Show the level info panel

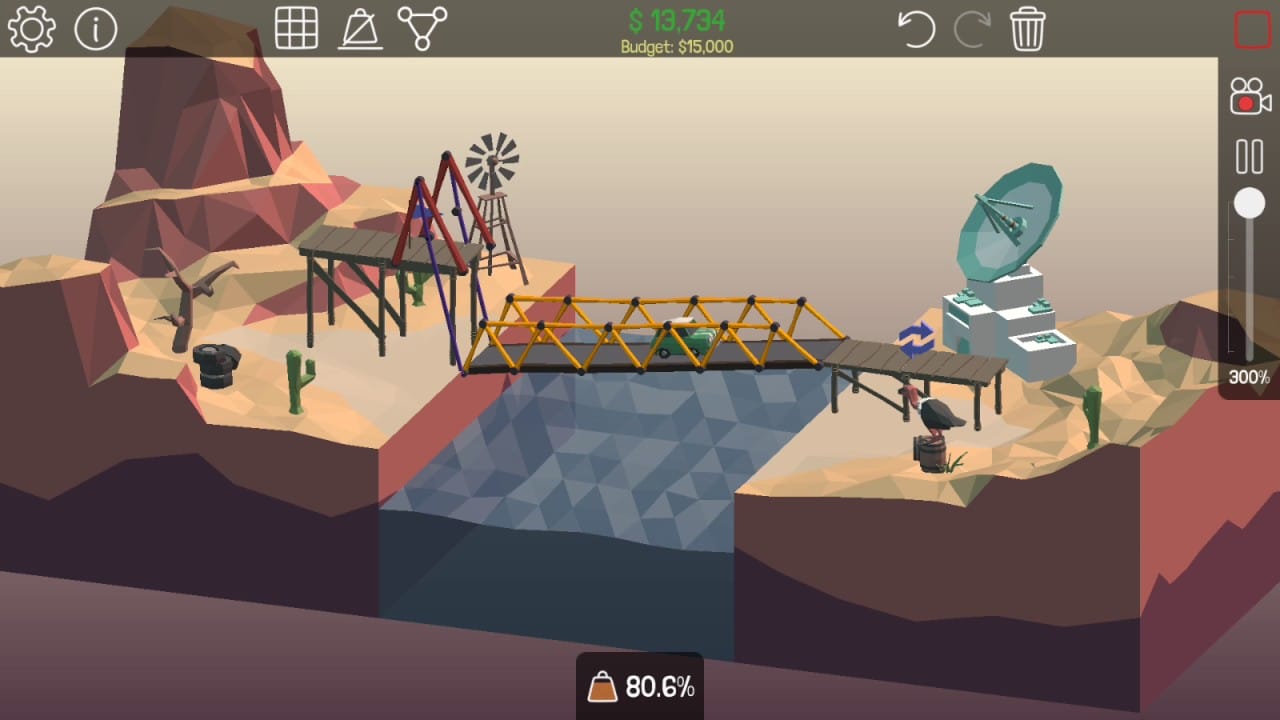click(x=96, y=29)
